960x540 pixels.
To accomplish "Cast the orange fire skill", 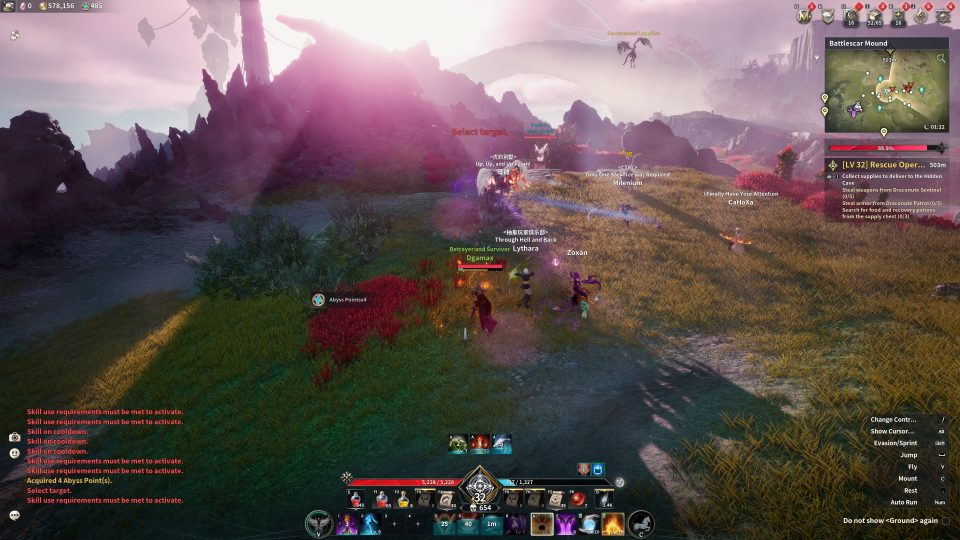I will pyautogui.click(x=611, y=523).
